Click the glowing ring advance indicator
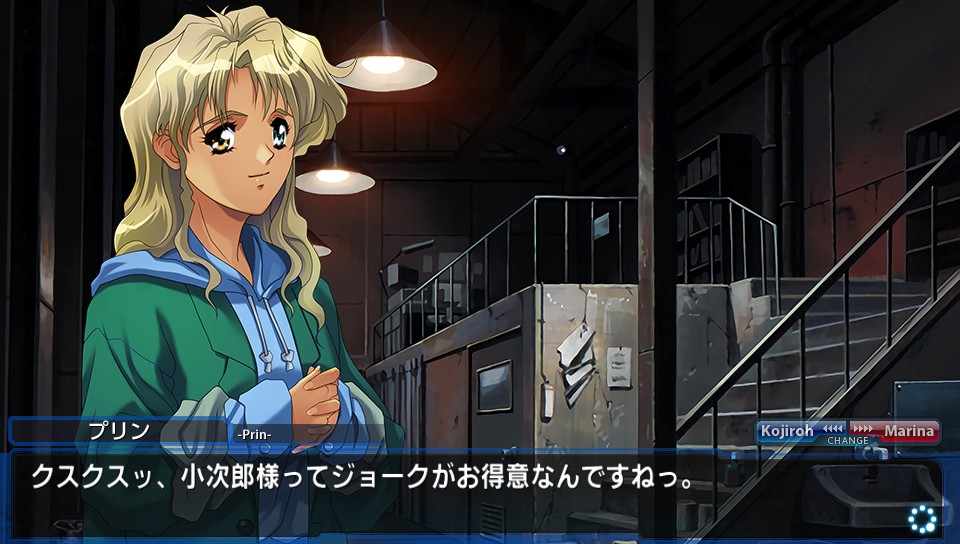 [x=922, y=518]
